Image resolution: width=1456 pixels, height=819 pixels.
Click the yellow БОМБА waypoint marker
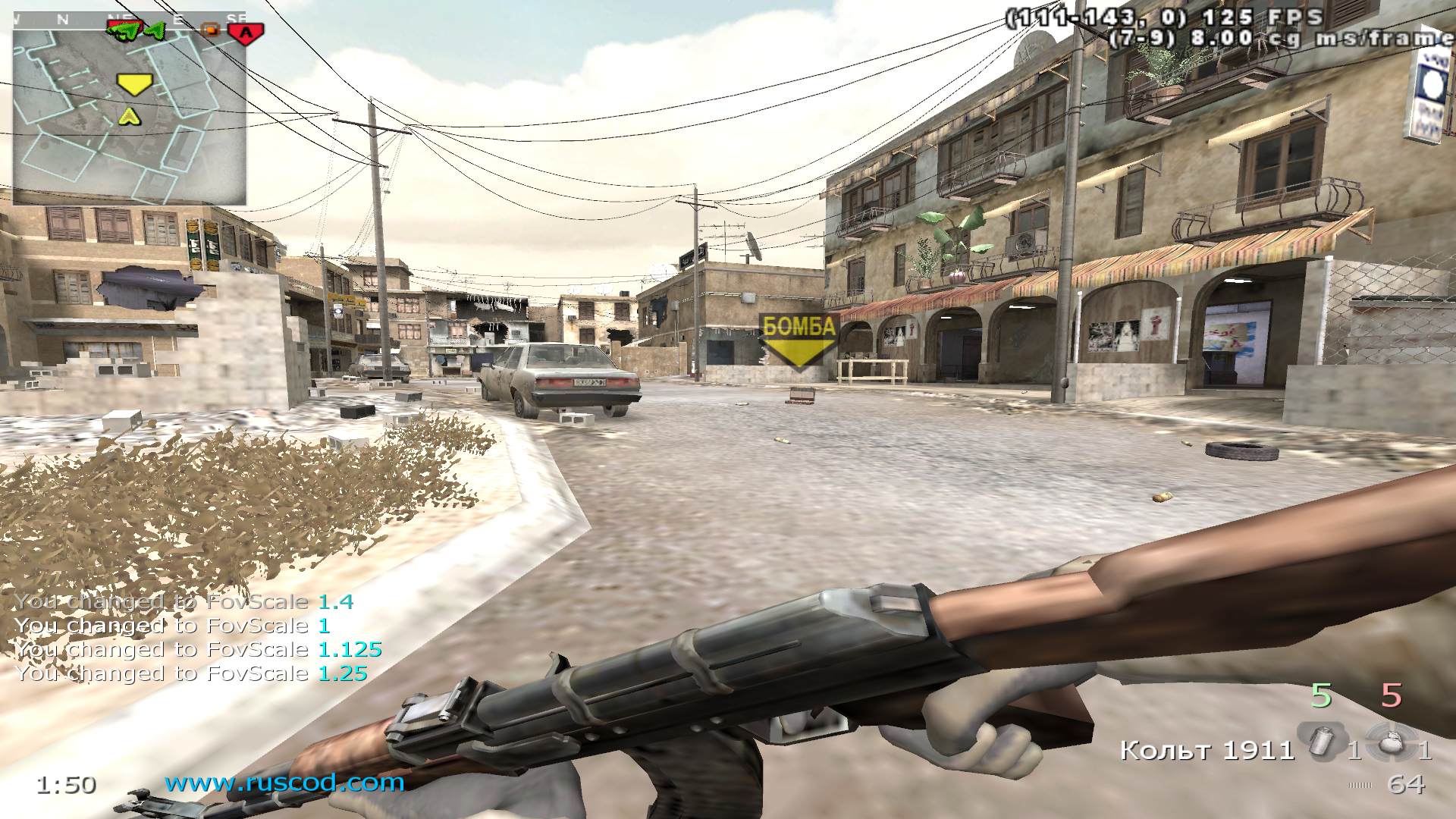(799, 340)
